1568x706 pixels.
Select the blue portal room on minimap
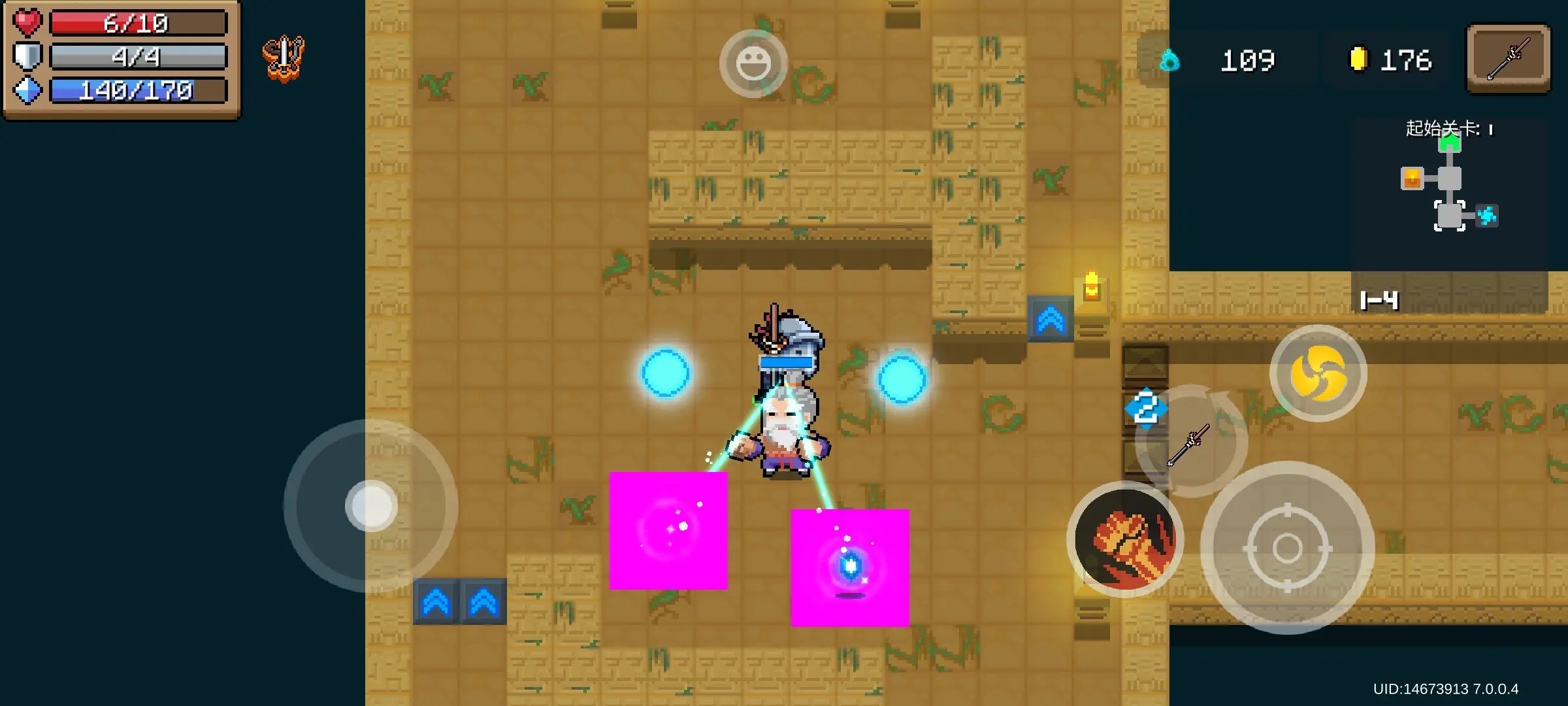(x=1487, y=216)
